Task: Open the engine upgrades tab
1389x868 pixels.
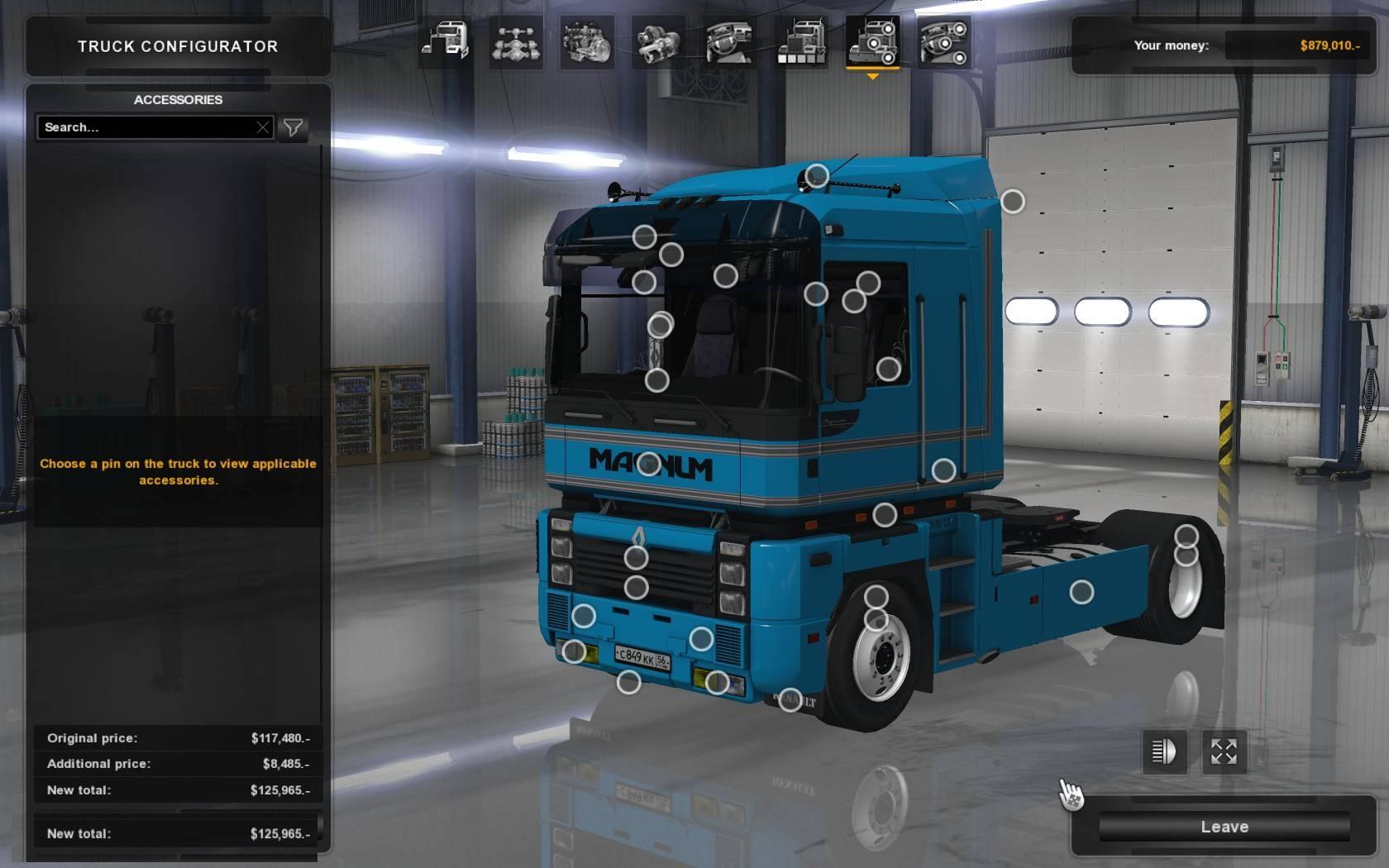Action: [x=587, y=42]
